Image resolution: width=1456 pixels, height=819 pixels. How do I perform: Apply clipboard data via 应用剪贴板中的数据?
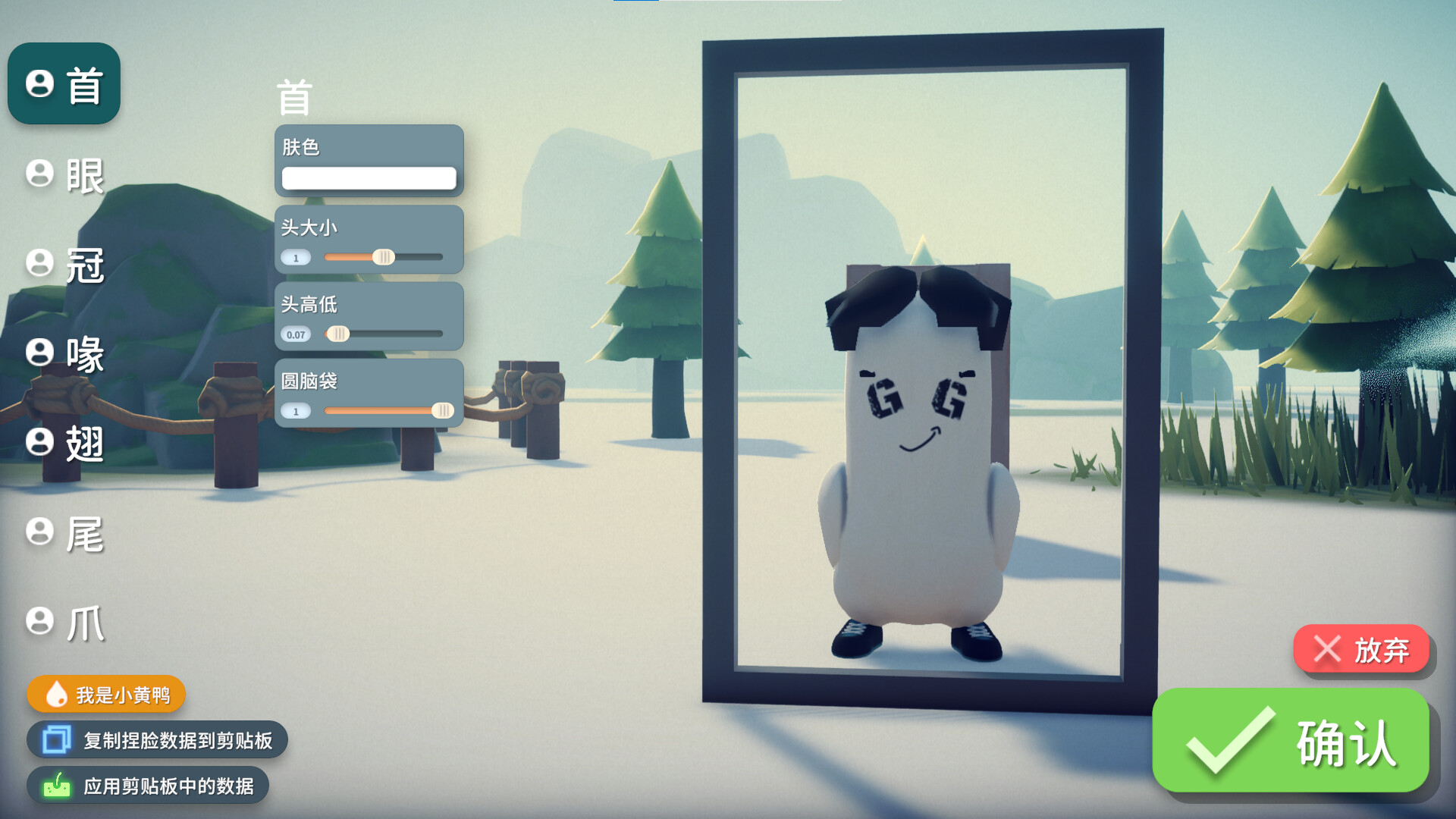(149, 786)
